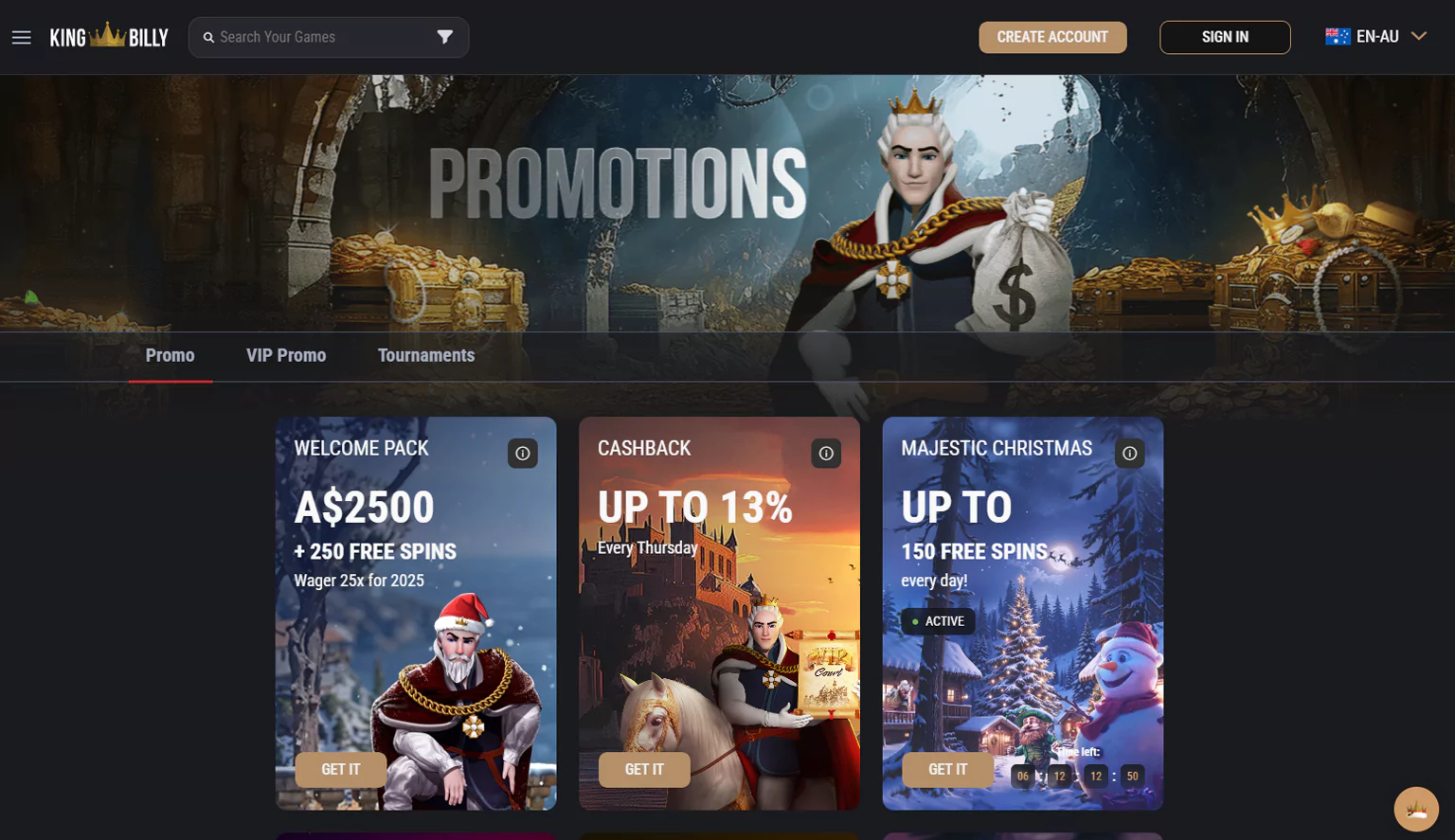Image resolution: width=1455 pixels, height=840 pixels.
Task: Click the King Billy logo
Action: tap(109, 37)
